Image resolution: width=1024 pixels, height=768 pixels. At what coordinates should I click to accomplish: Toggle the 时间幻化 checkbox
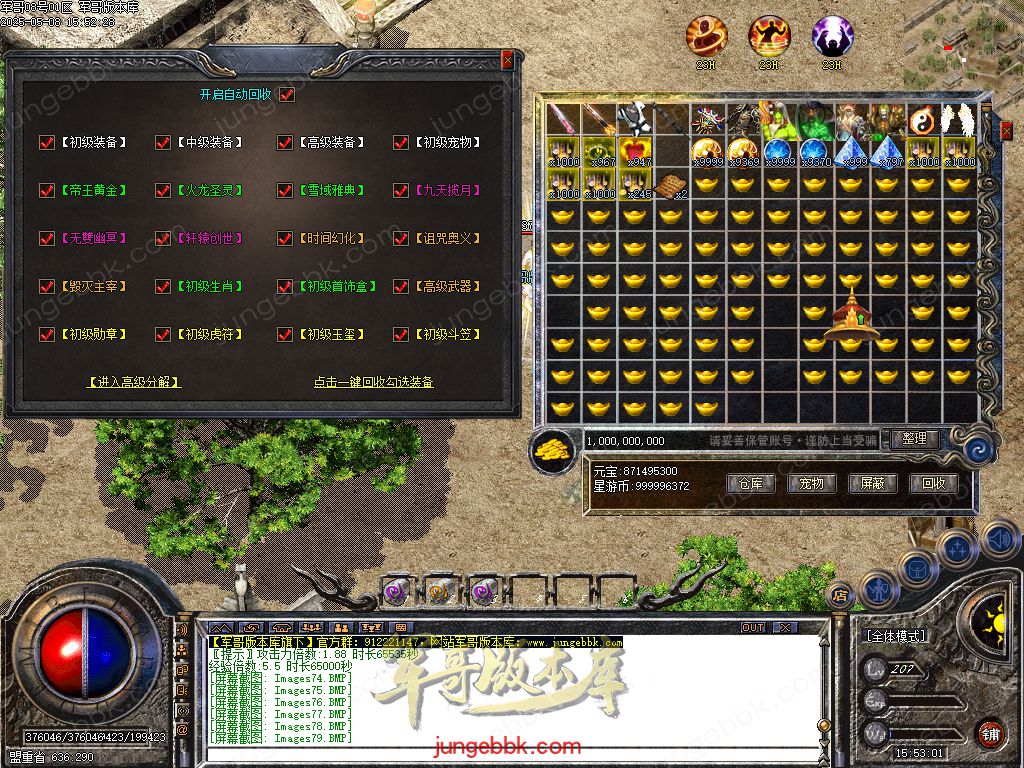pyautogui.click(x=285, y=239)
